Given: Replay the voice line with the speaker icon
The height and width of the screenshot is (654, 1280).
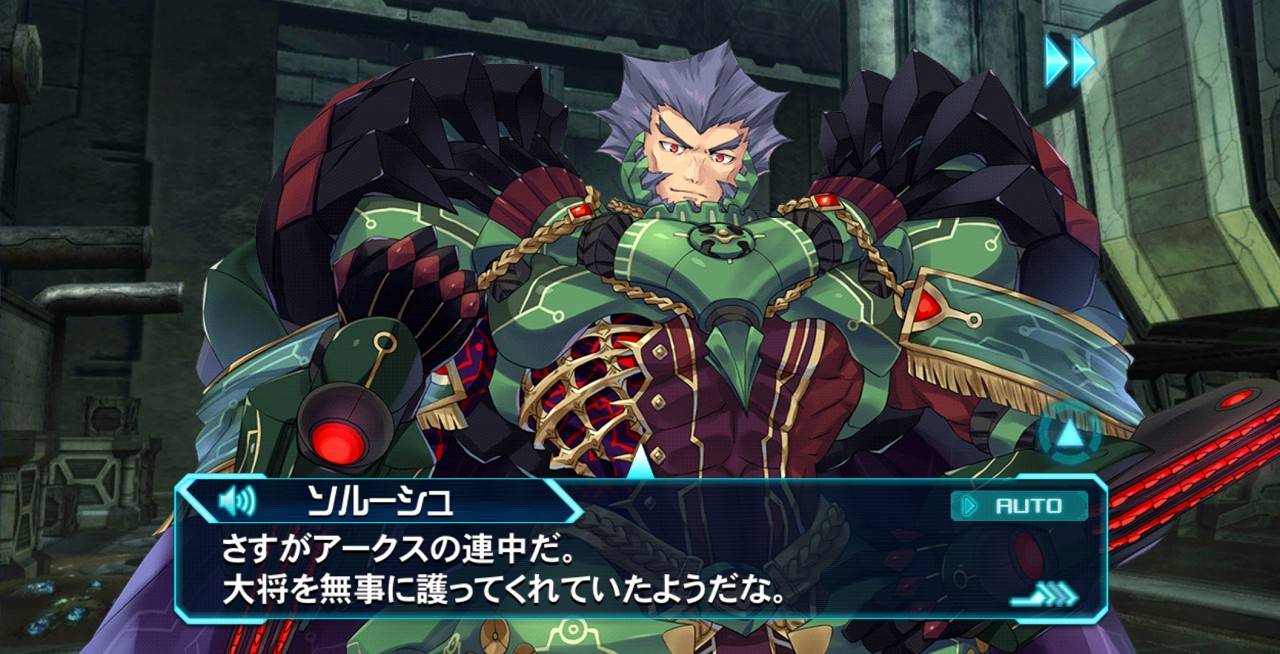Looking at the screenshot, I should (236, 499).
